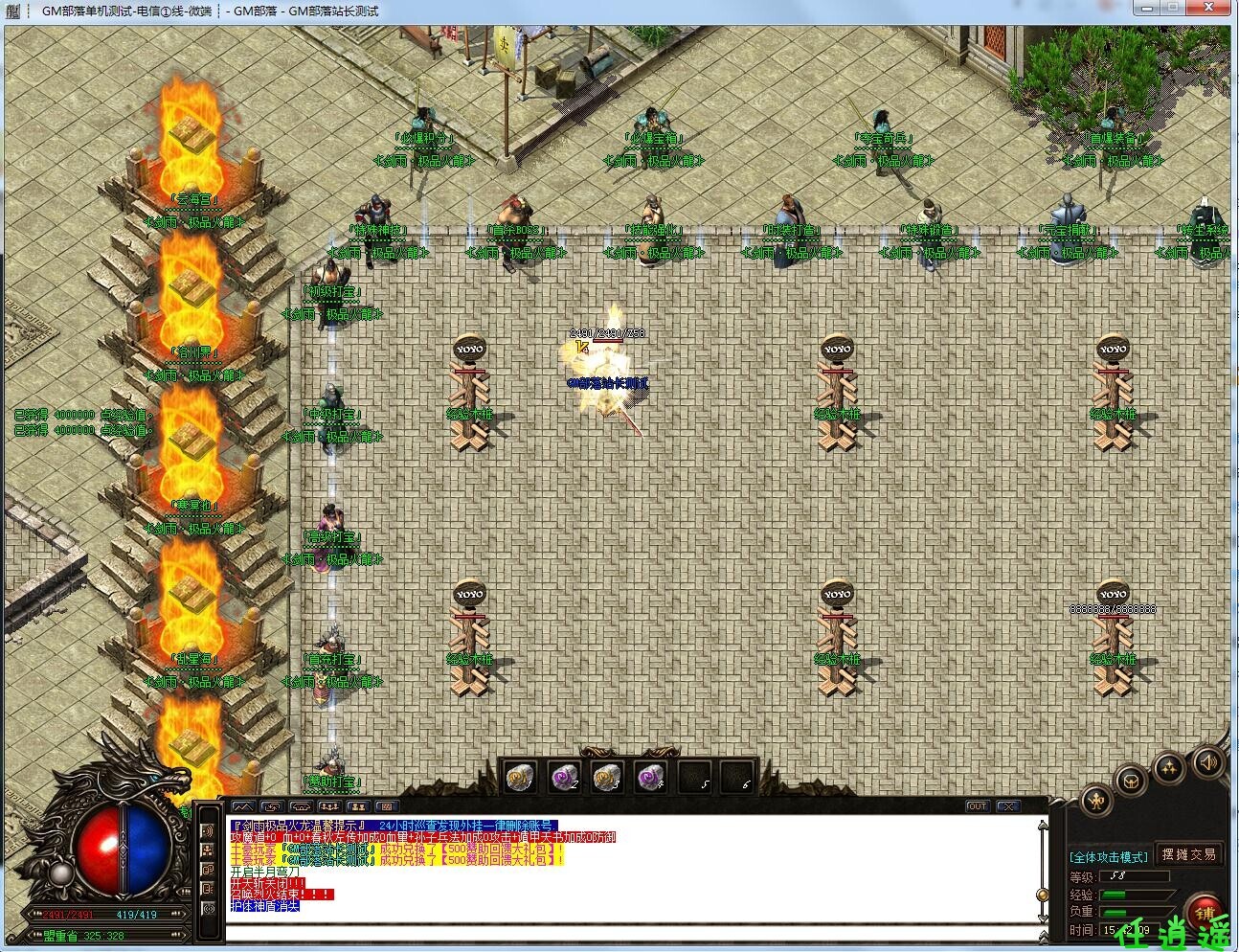Select the house-shaped tab icon above the chat log

300,806
